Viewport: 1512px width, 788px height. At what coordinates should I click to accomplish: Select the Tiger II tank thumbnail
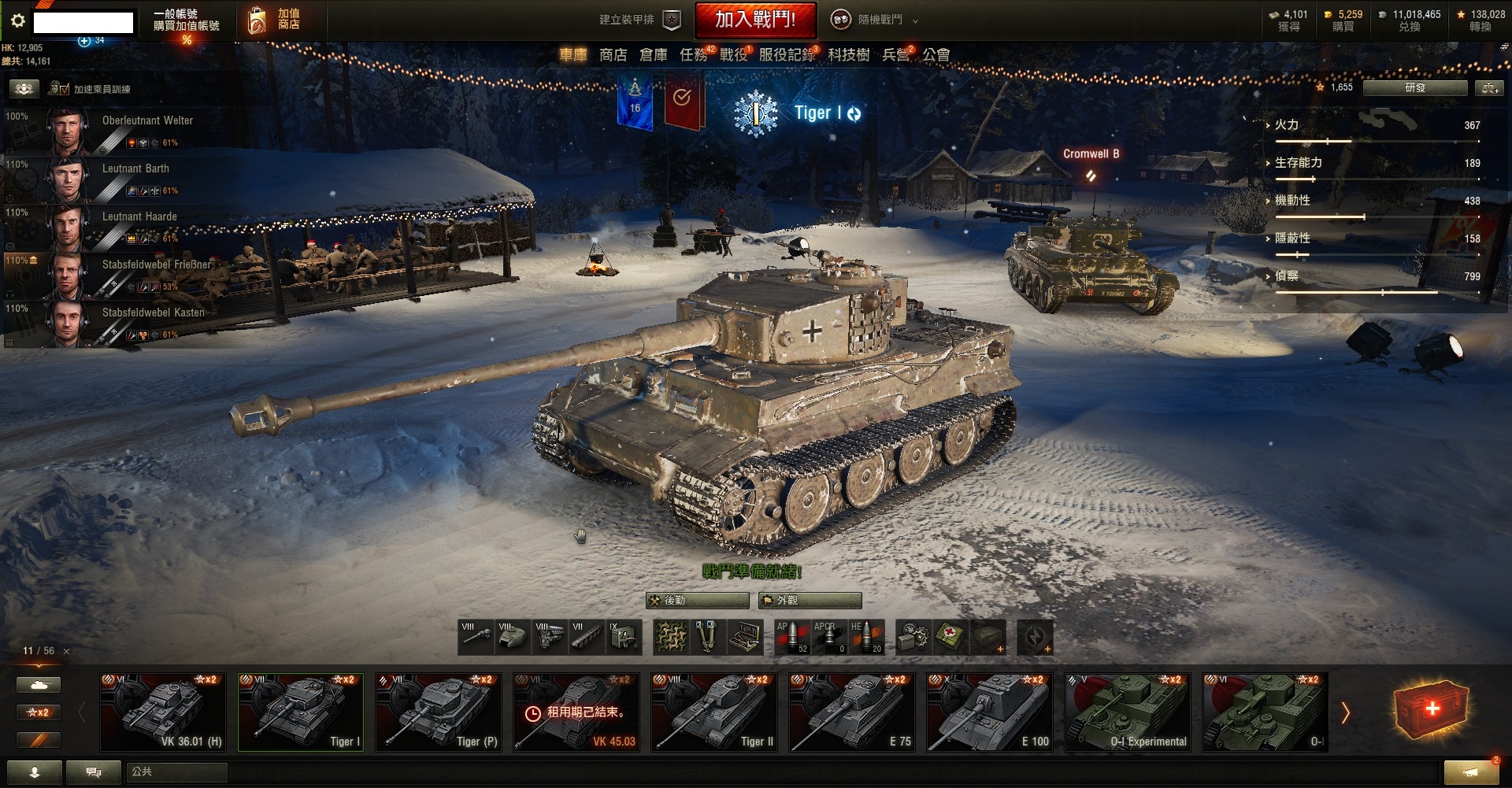click(x=714, y=712)
